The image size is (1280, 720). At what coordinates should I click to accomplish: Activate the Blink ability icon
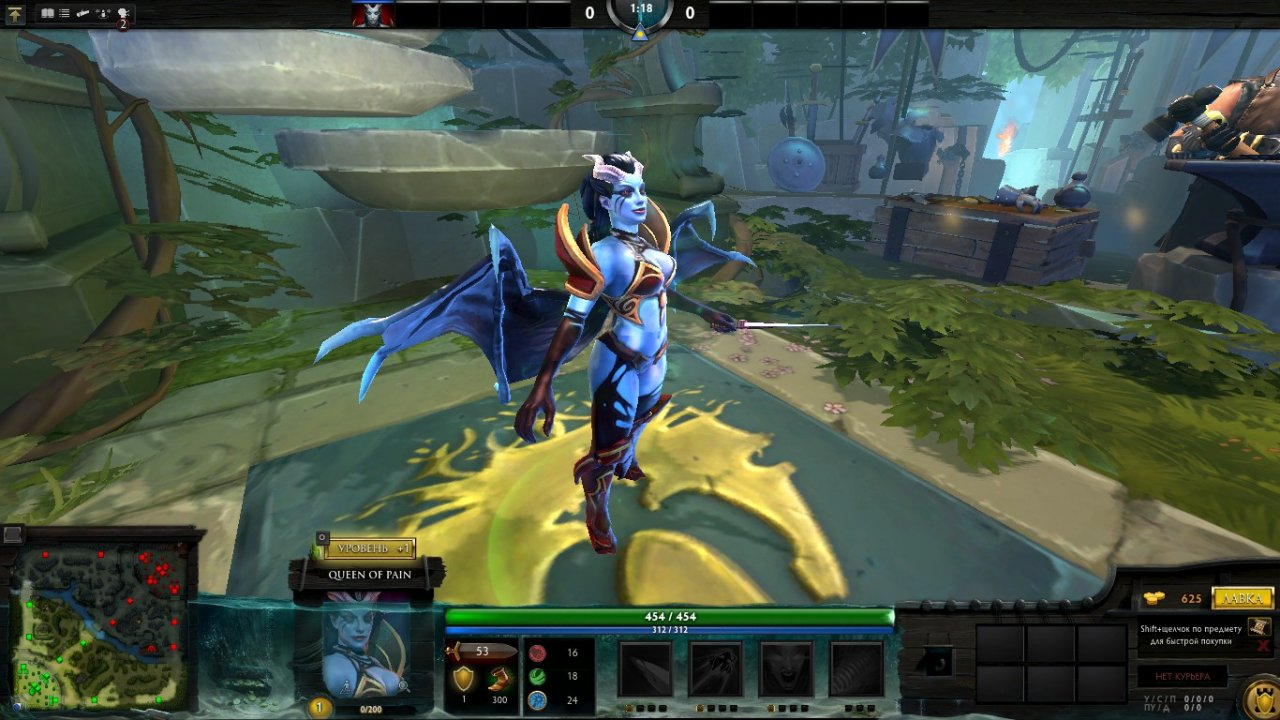tap(715, 669)
